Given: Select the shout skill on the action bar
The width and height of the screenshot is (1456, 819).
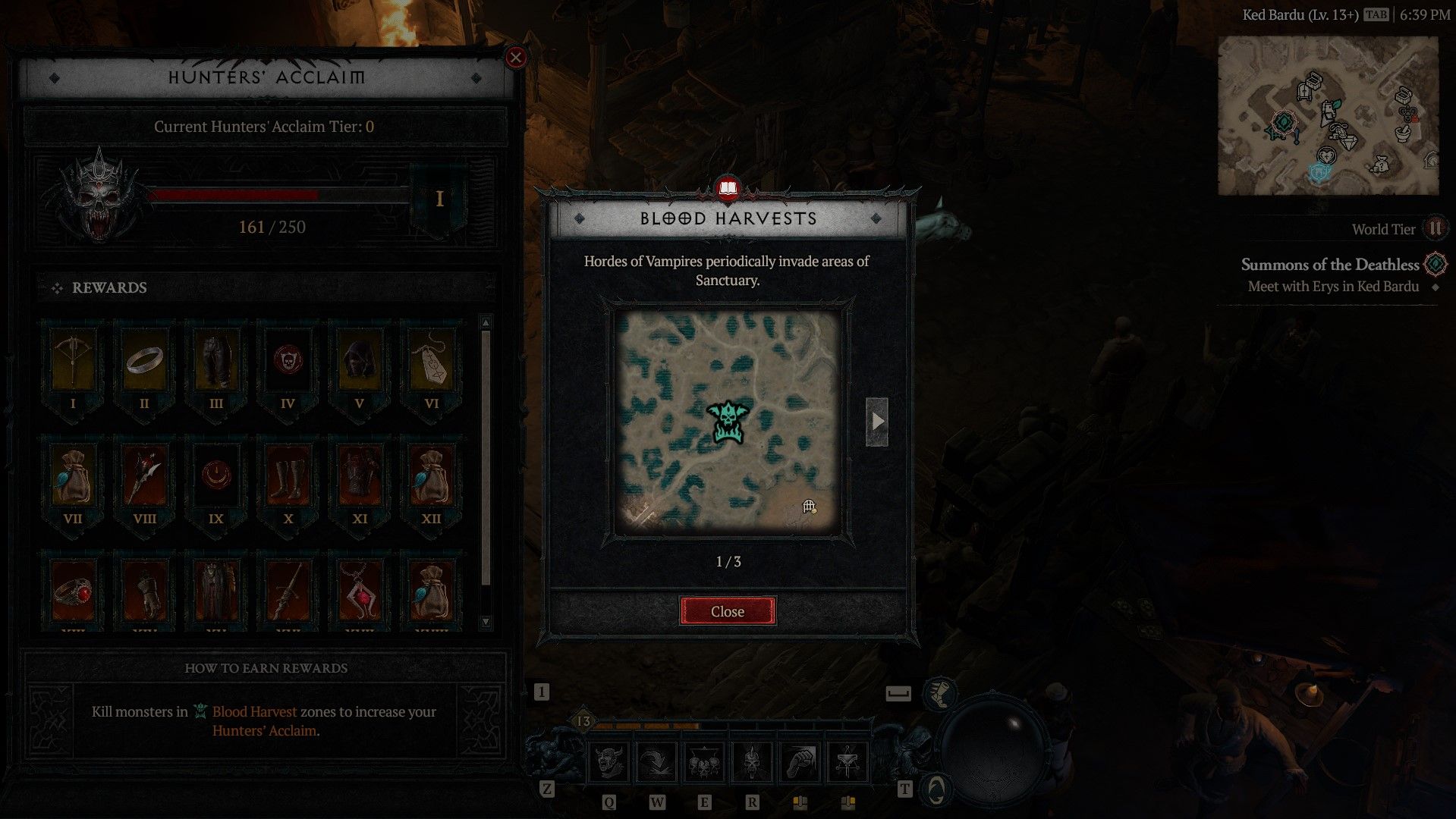Looking at the screenshot, I should click(x=609, y=762).
